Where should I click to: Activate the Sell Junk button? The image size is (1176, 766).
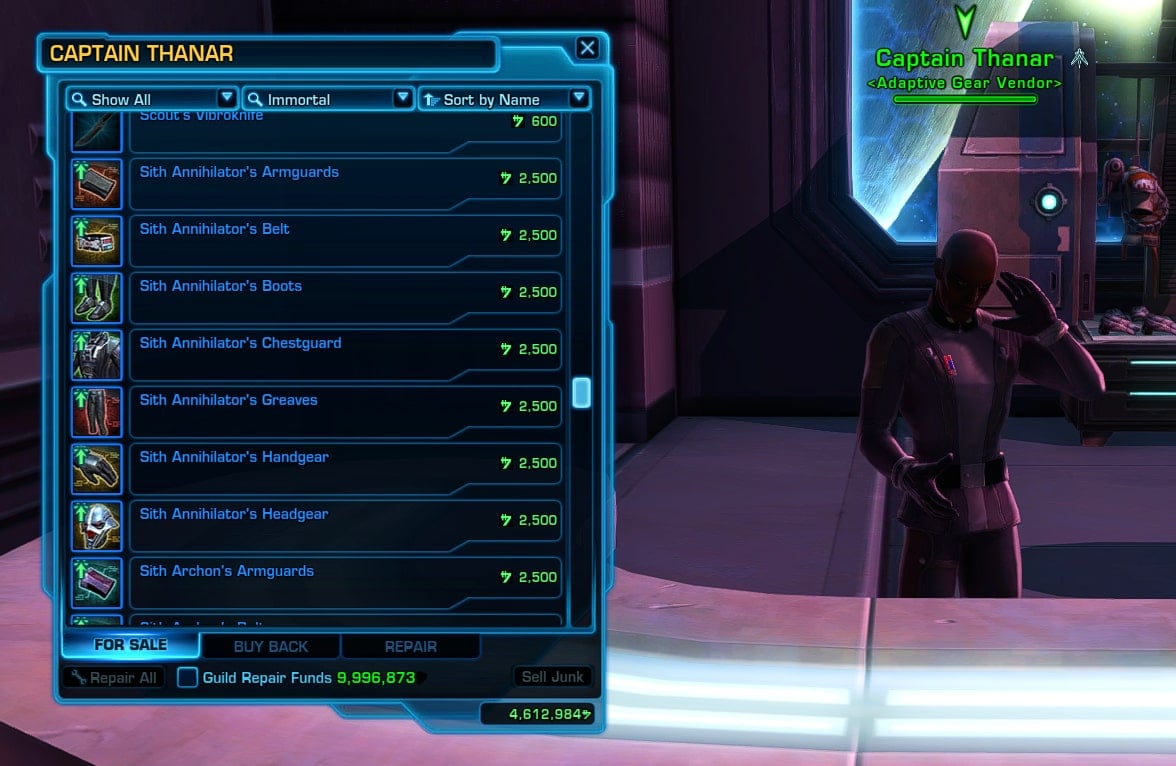(x=552, y=677)
